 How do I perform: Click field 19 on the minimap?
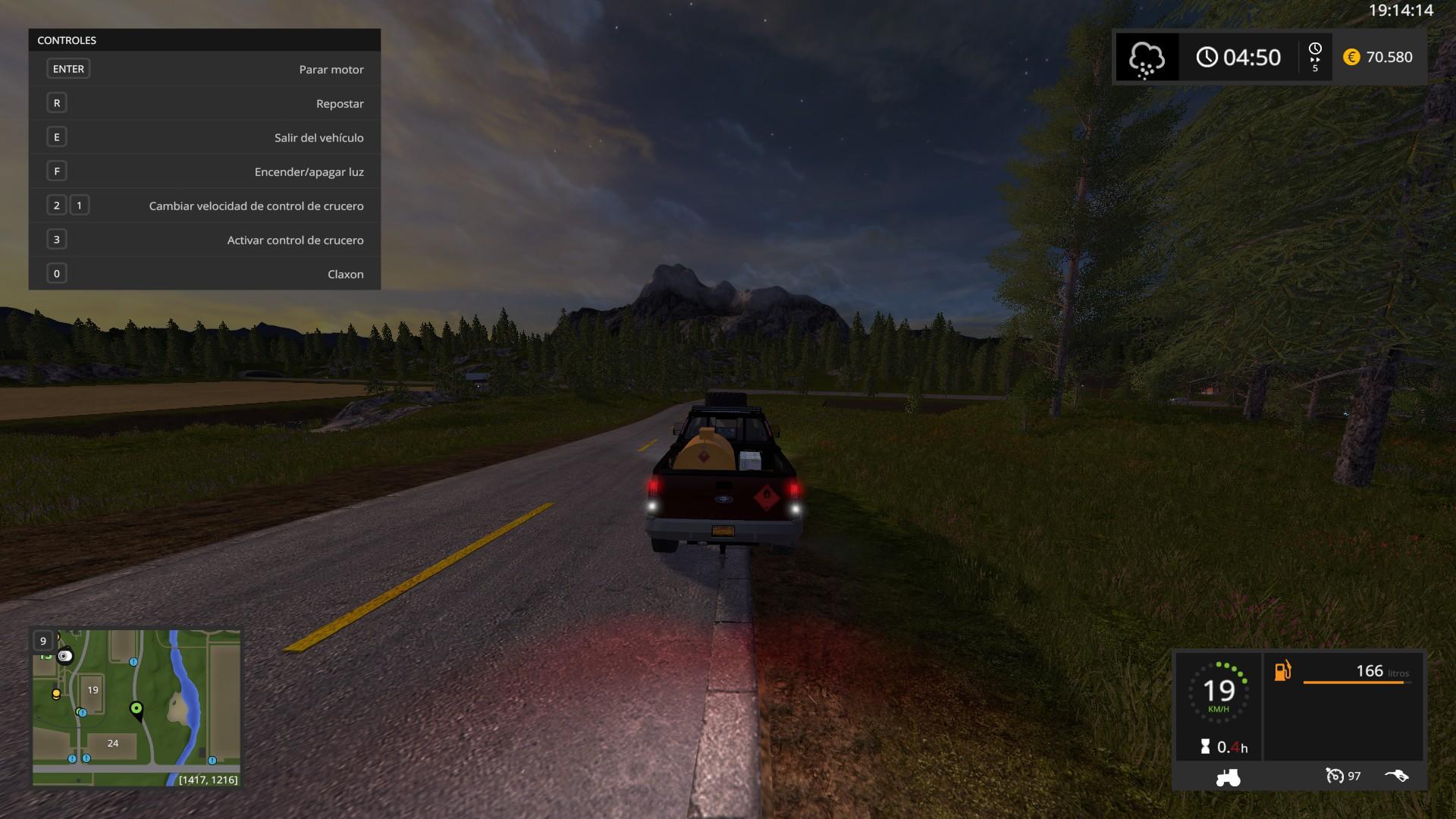tap(93, 690)
